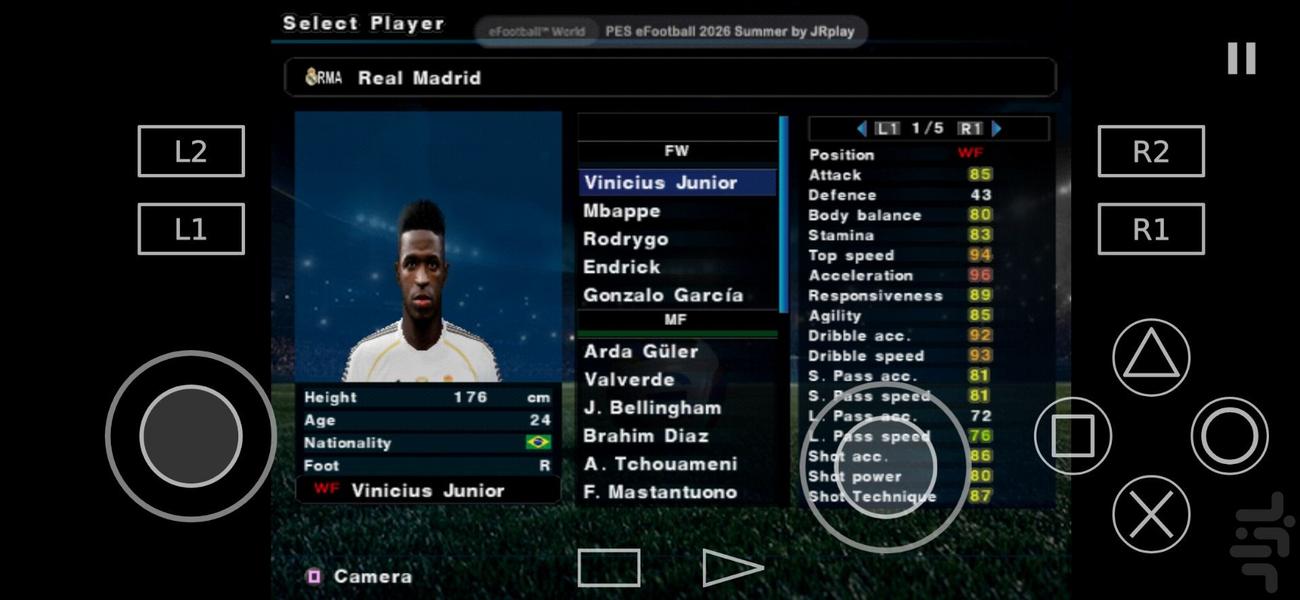Select F. Mastantuono in the player list
The width and height of the screenshot is (1300, 600).
tap(660, 492)
